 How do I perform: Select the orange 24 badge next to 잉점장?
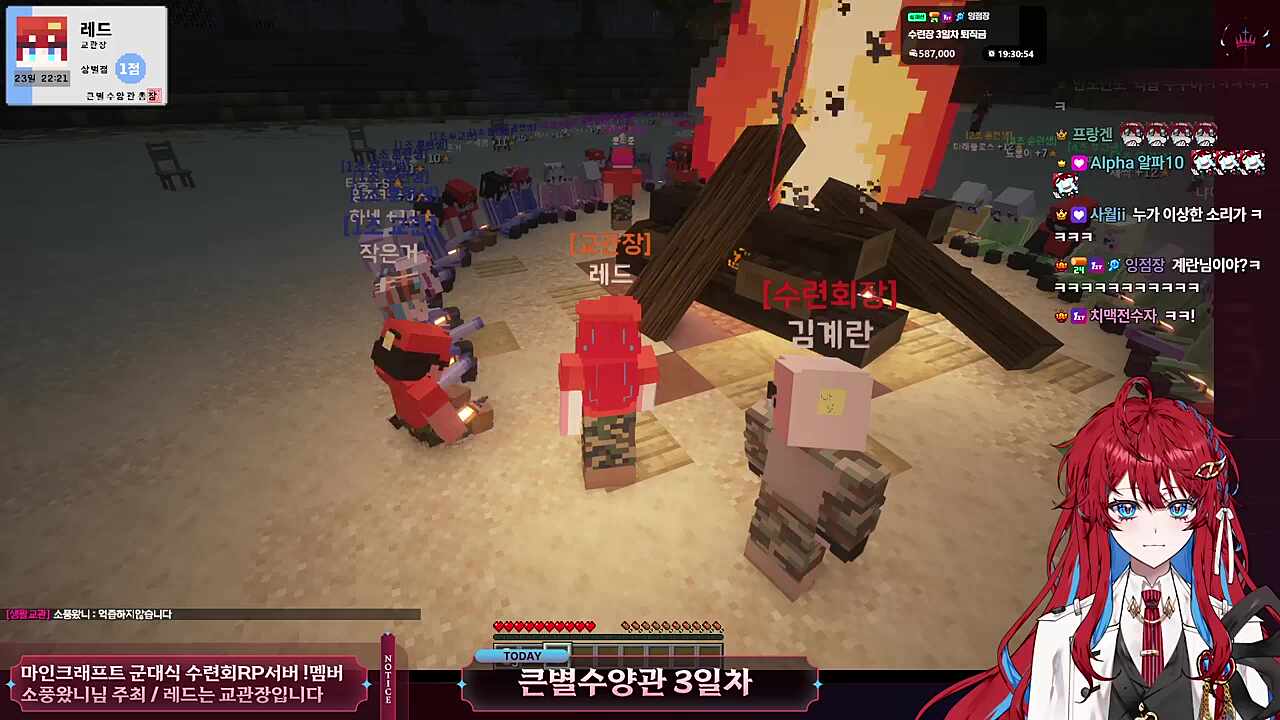coord(1077,265)
